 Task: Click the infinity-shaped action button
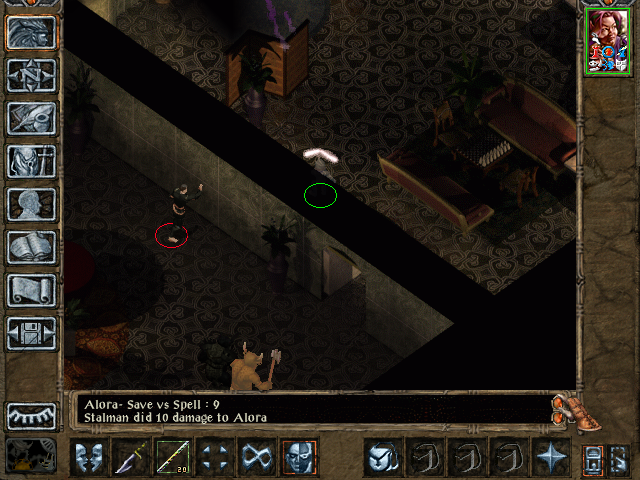pyautogui.click(x=256, y=456)
